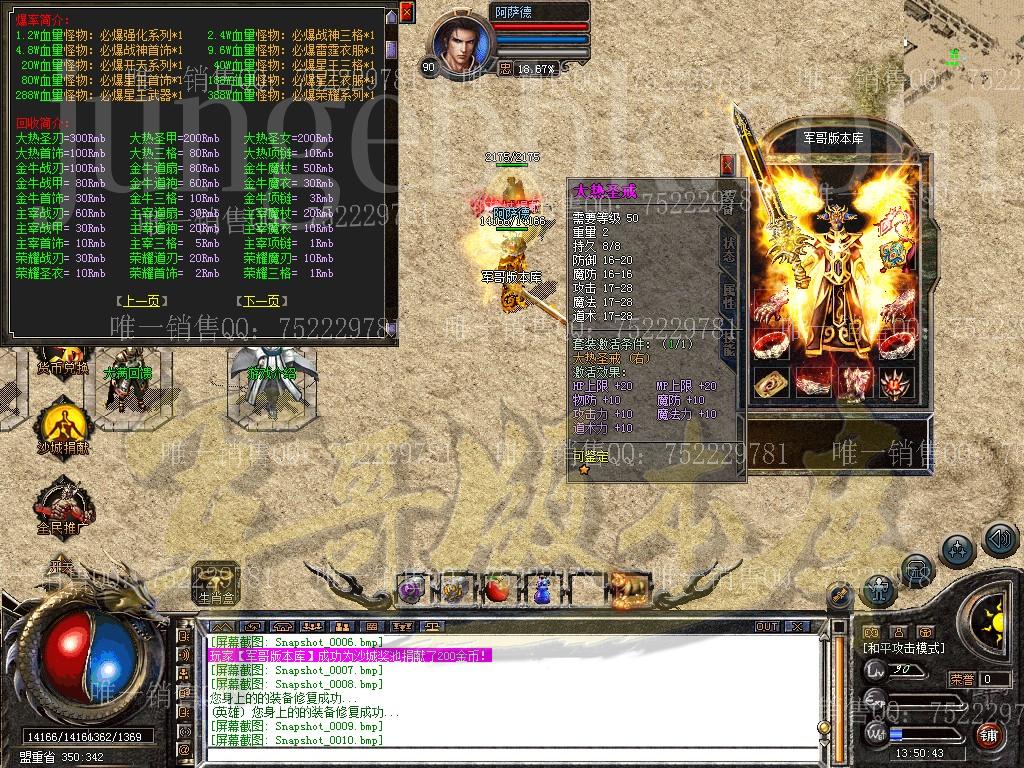This screenshot has height=768, width=1024.
Task: Close the drop info panel
Action: coord(406,12)
